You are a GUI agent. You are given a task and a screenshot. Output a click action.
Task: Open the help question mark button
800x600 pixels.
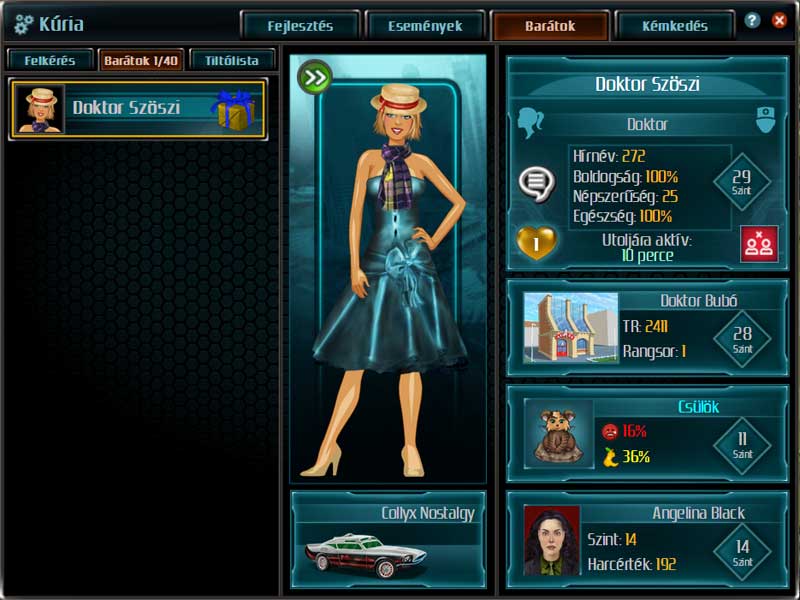coord(752,20)
